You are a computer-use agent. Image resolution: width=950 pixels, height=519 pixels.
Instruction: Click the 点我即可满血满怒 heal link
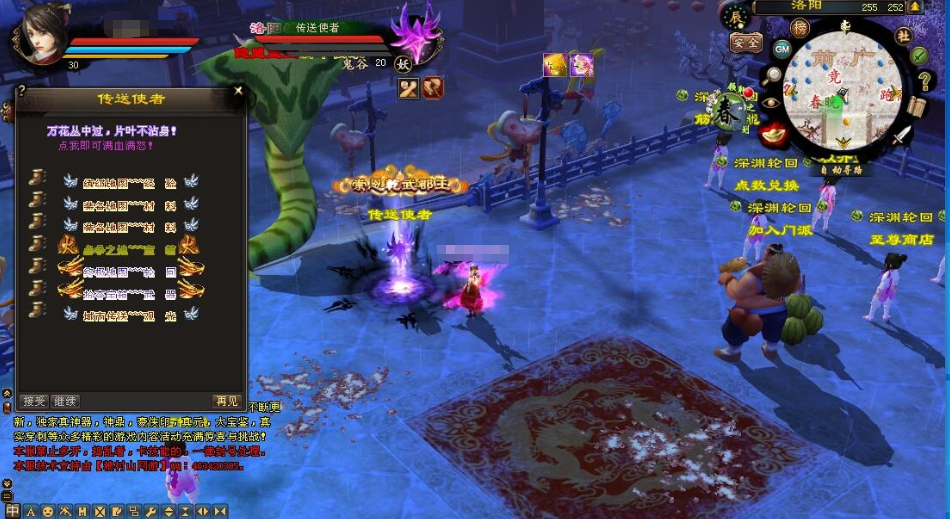pyautogui.click(x=105, y=145)
